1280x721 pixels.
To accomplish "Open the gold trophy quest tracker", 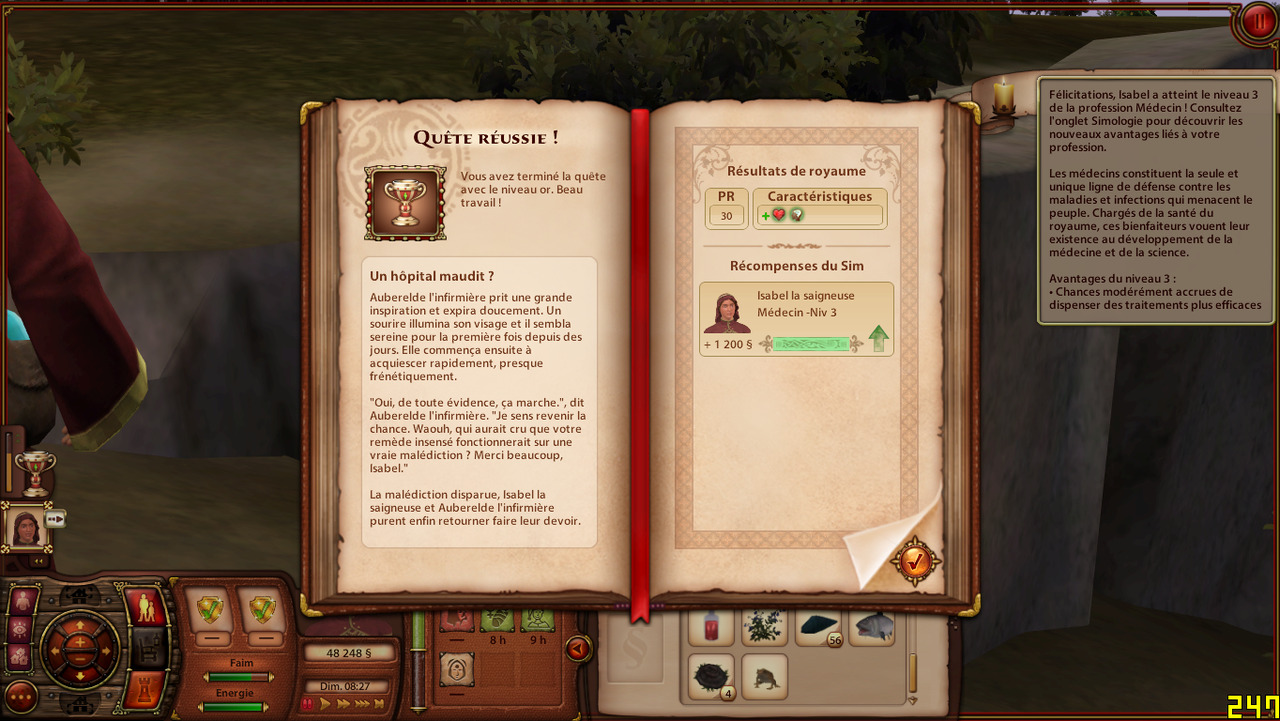I will [x=35, y=472].
